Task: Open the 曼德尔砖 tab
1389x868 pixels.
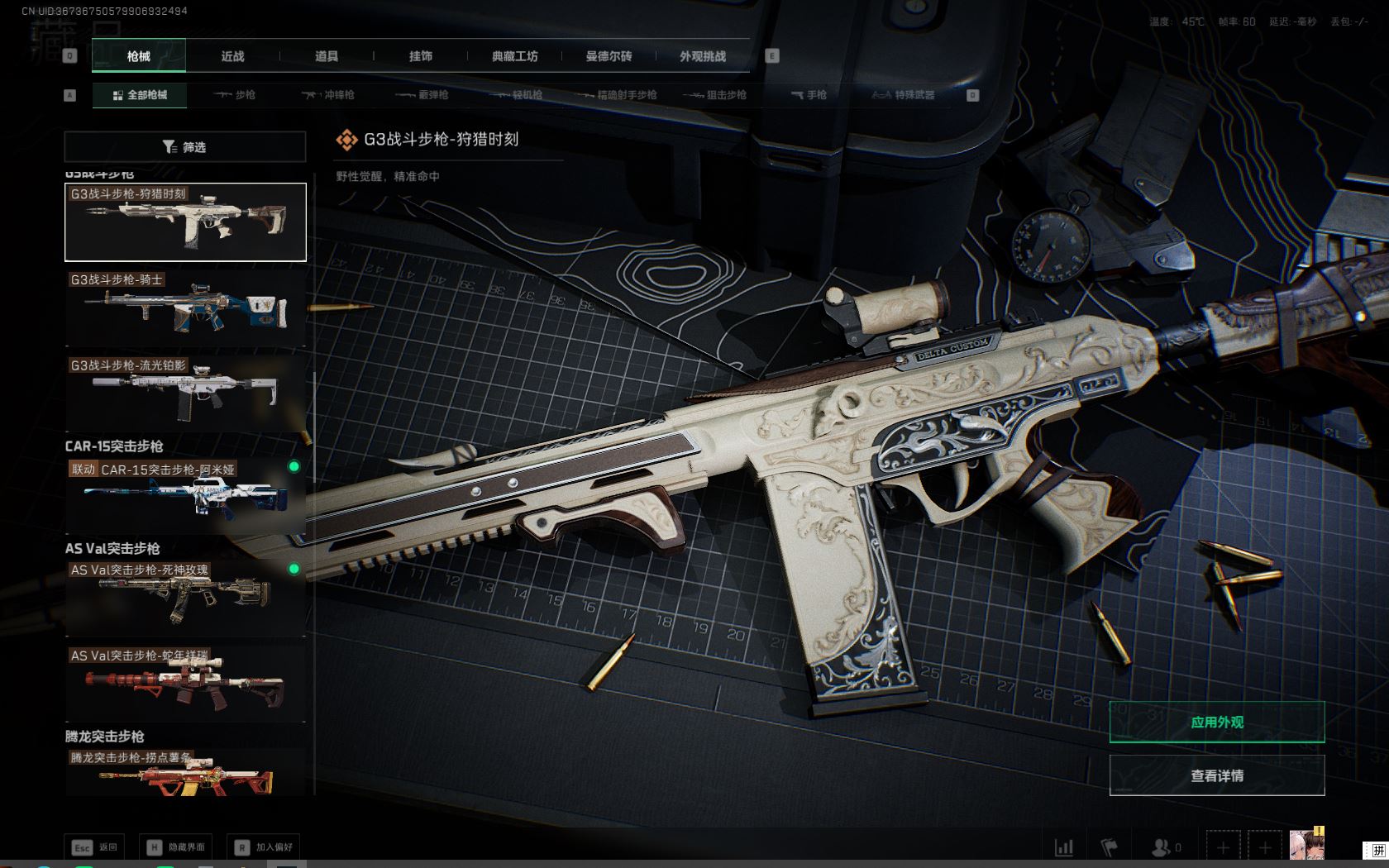Action: pos(609,56)
